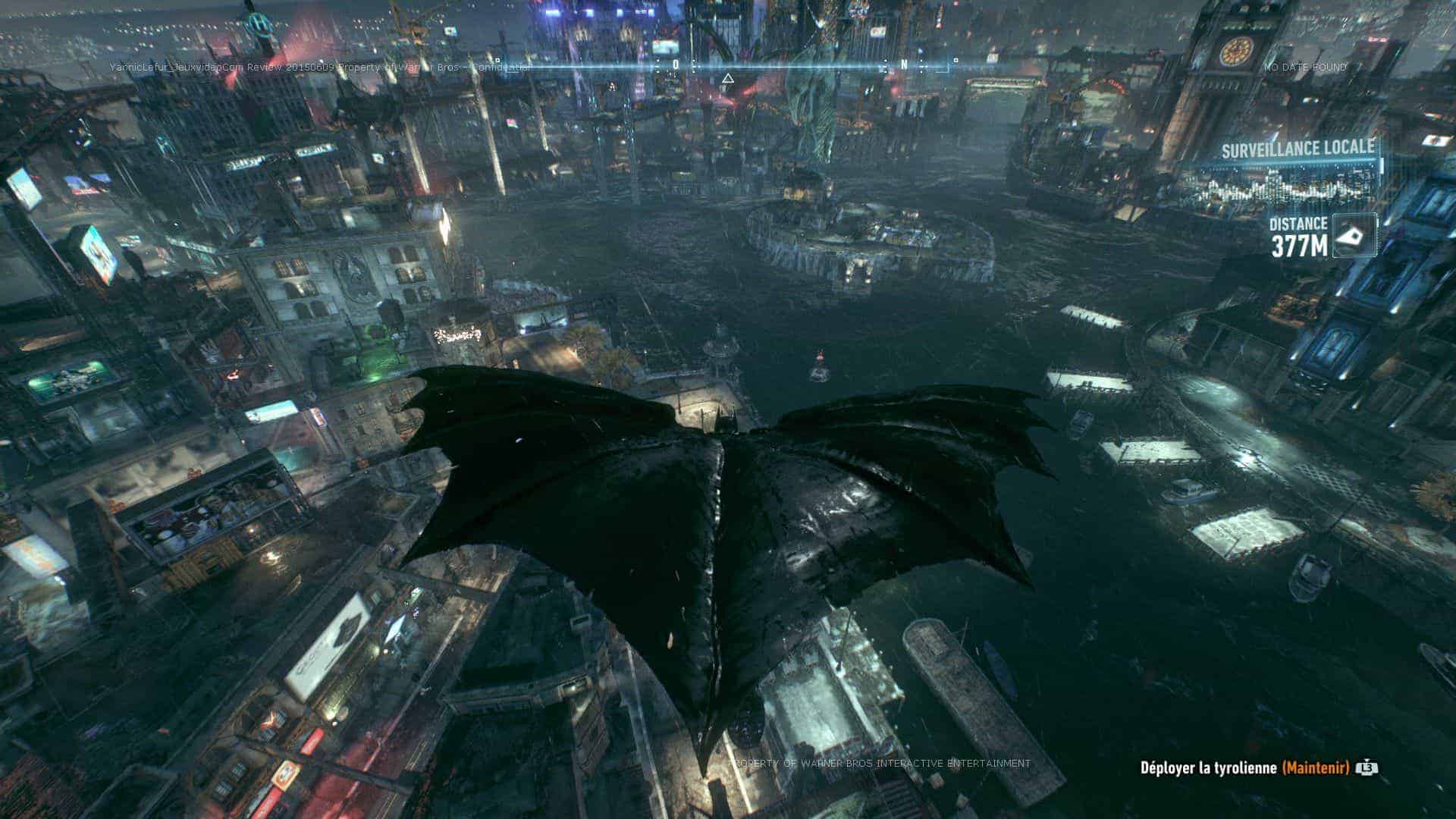The height and width of the screenshot is (819, 1456).
Task: Click the triangle objective marker on the compass
Action: [x=727, y=78]
